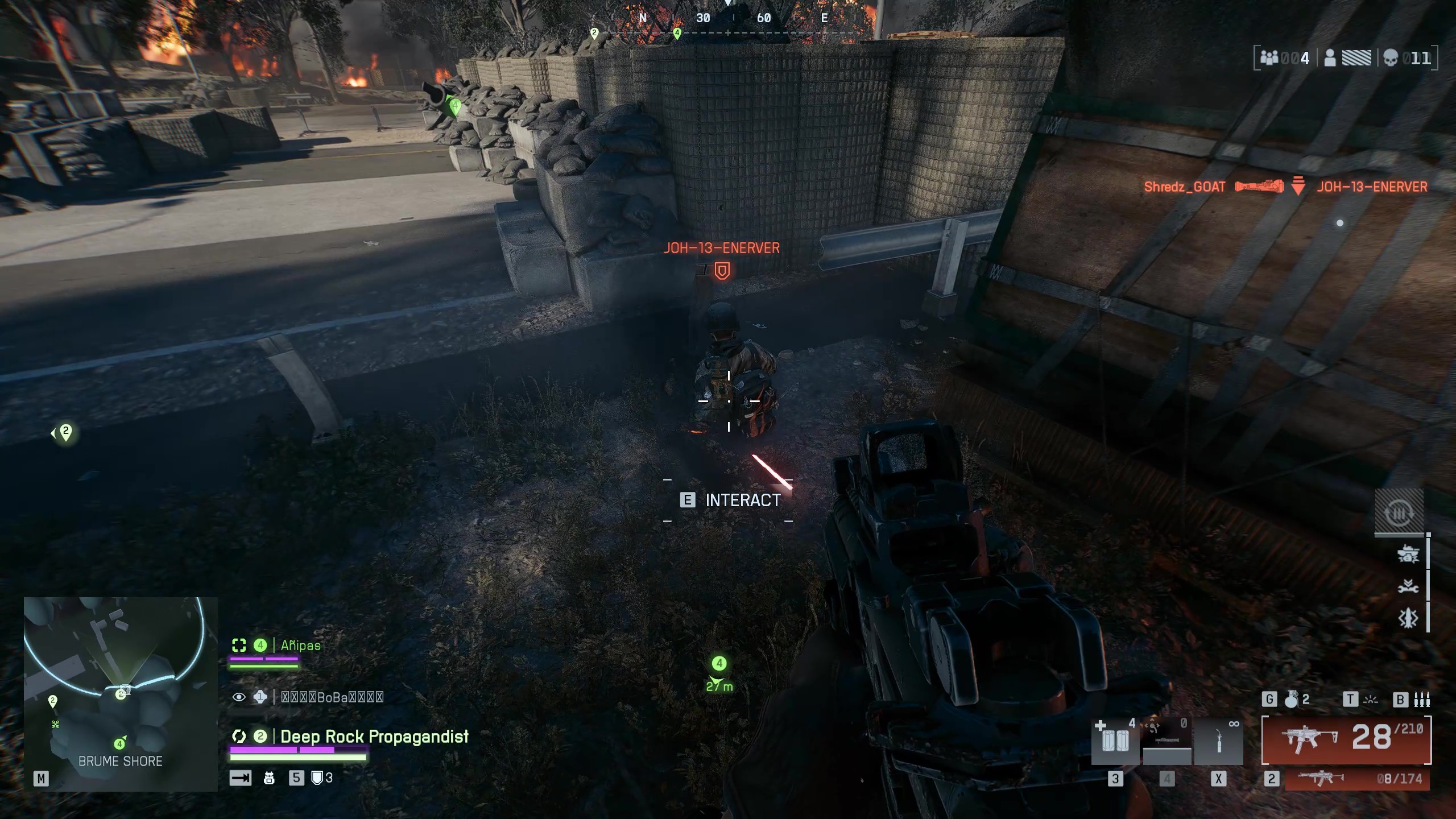This screenshot has height=819, width=1456.
Task: Select the medical crate gadget icon
Action: pyautogui.click(x=1114, y=740)
